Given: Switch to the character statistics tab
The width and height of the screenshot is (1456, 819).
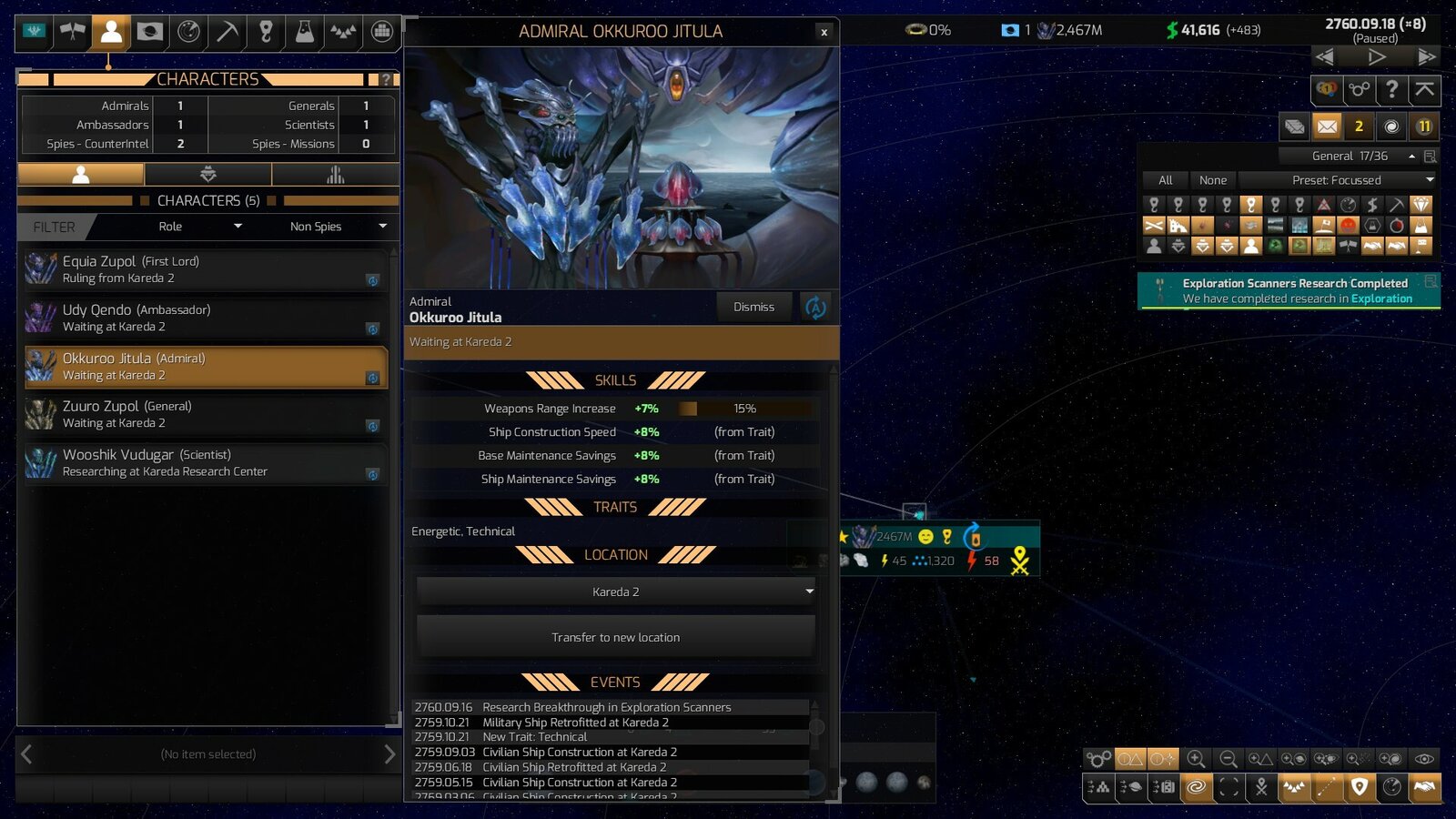Looking at the screenshot, I should click(x=337, y=174).
